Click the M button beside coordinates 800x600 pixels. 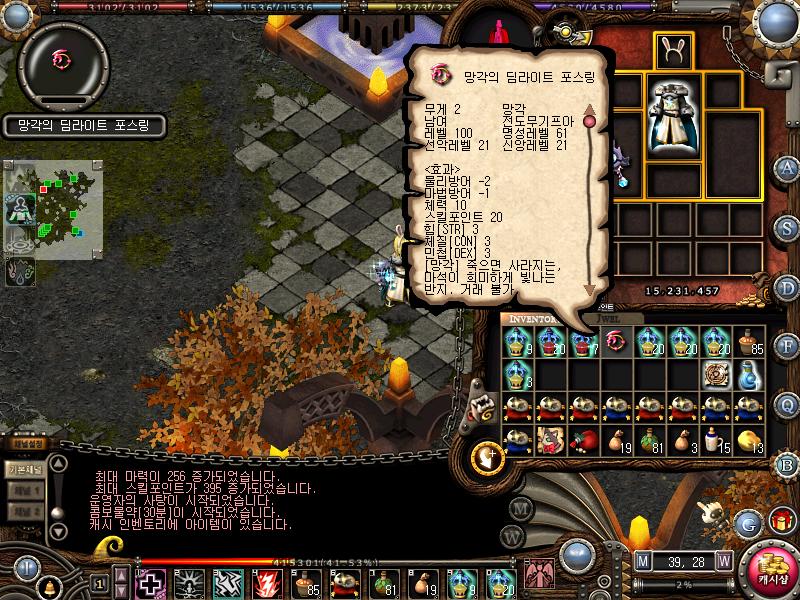coord(642,559)
